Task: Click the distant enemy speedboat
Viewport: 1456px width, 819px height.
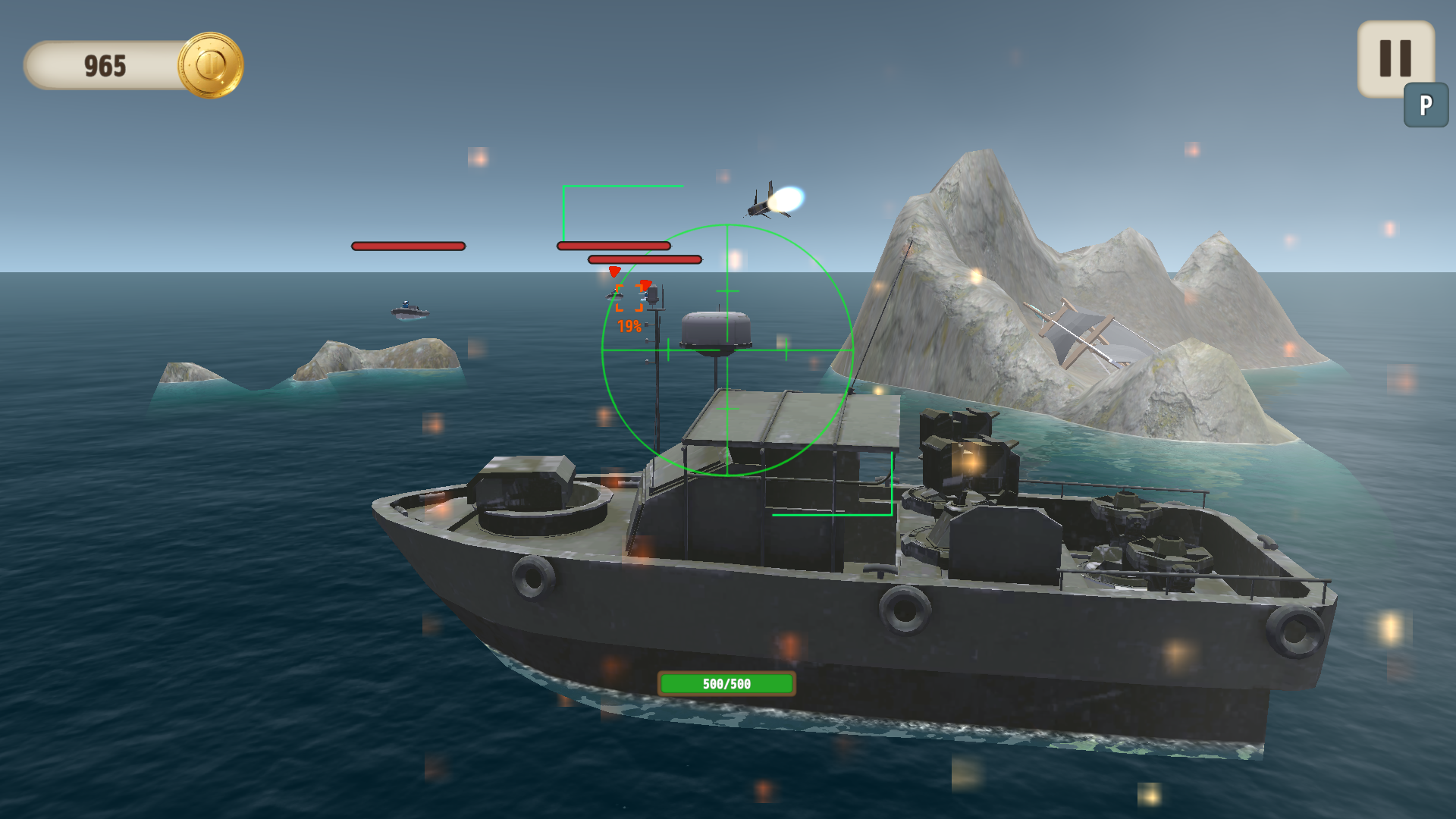Action: pos(409,309)
